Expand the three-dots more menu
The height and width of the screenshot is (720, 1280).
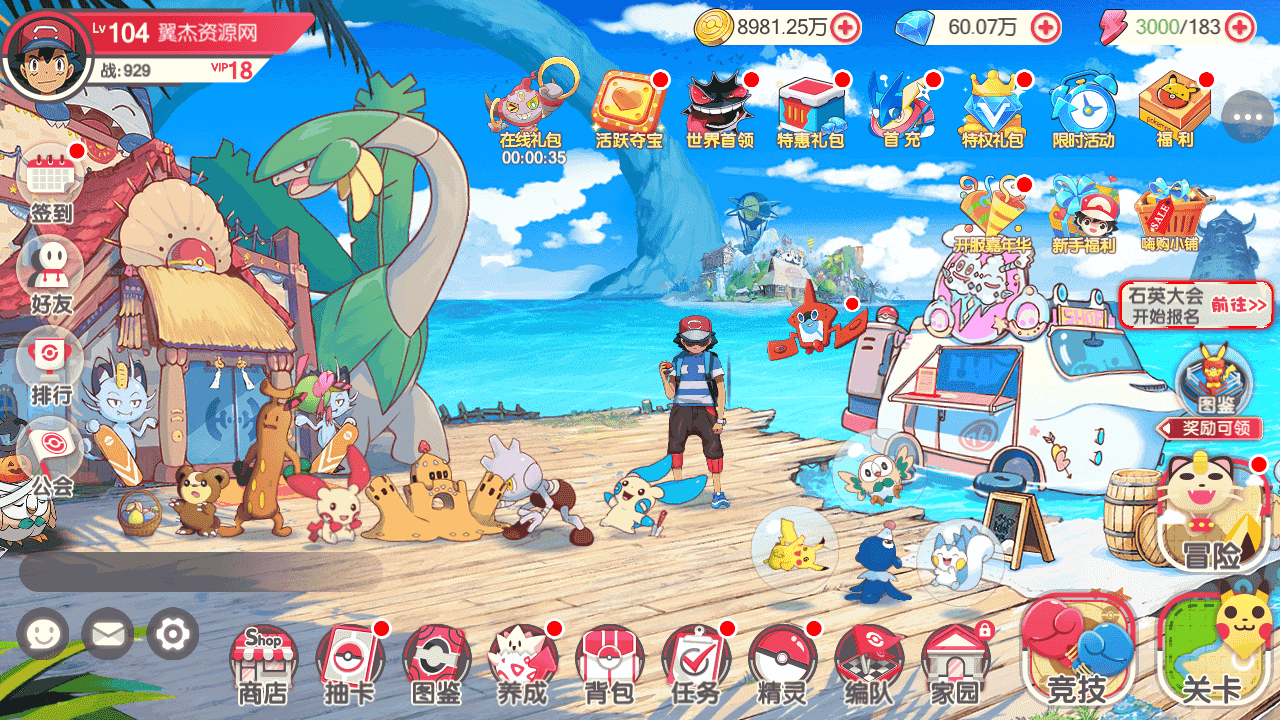click(1248, 116)
